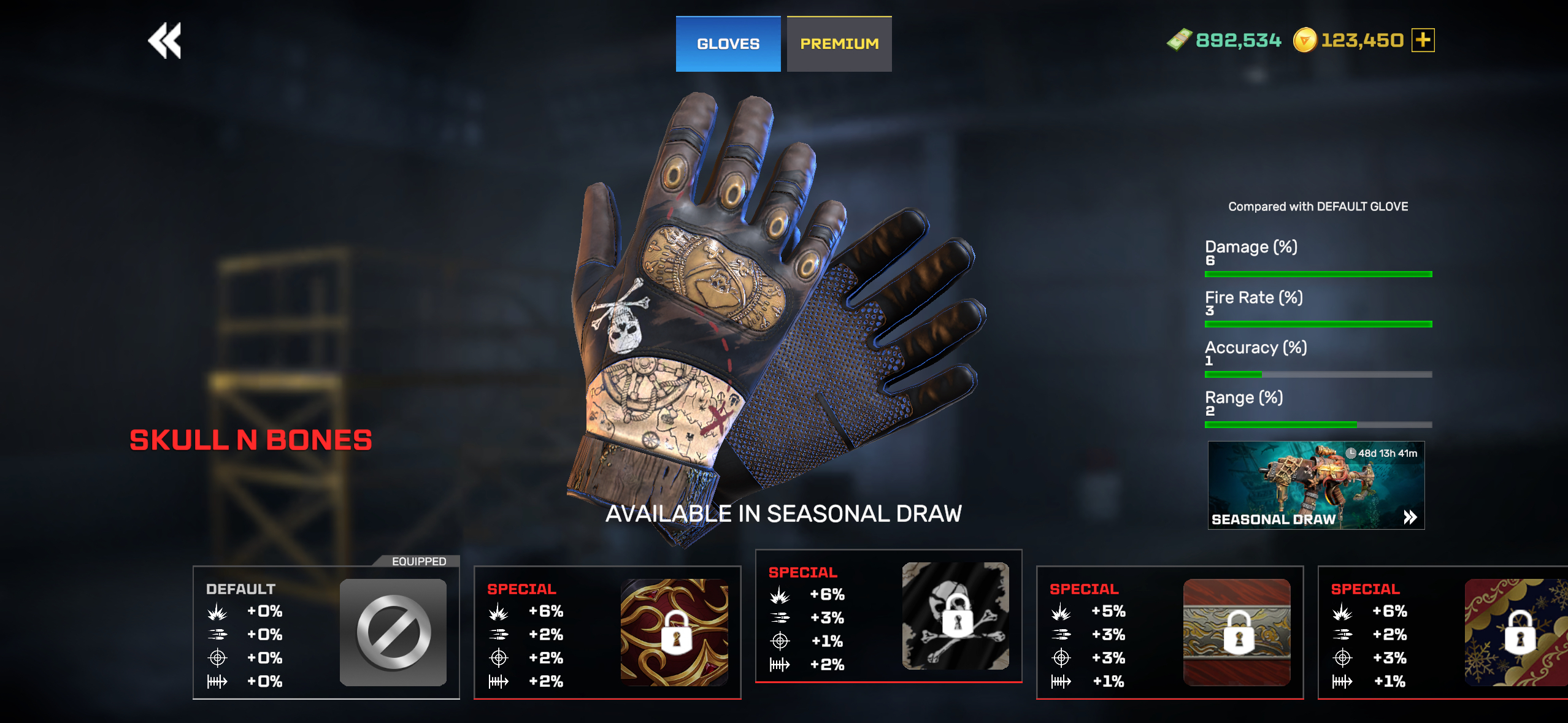Pick the red wood-pattern special glove
Viewport: 1568px width, 723px height.
[x=1169, y=632]
